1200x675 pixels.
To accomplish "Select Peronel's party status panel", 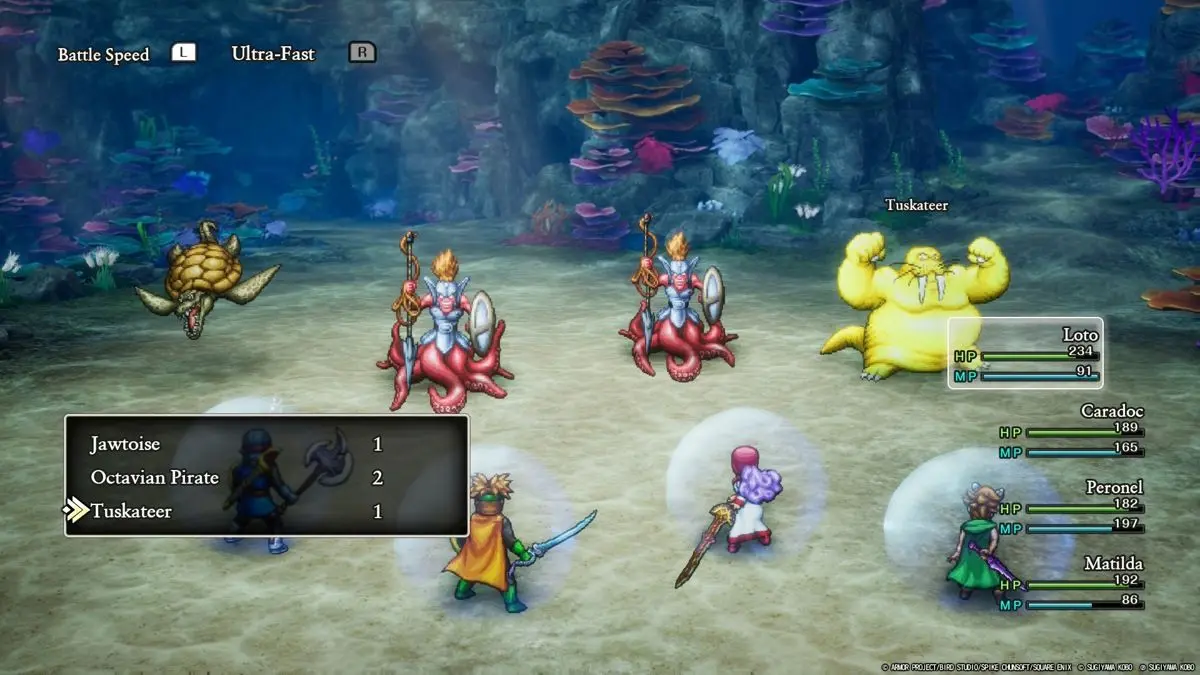I will (1070, 506).
